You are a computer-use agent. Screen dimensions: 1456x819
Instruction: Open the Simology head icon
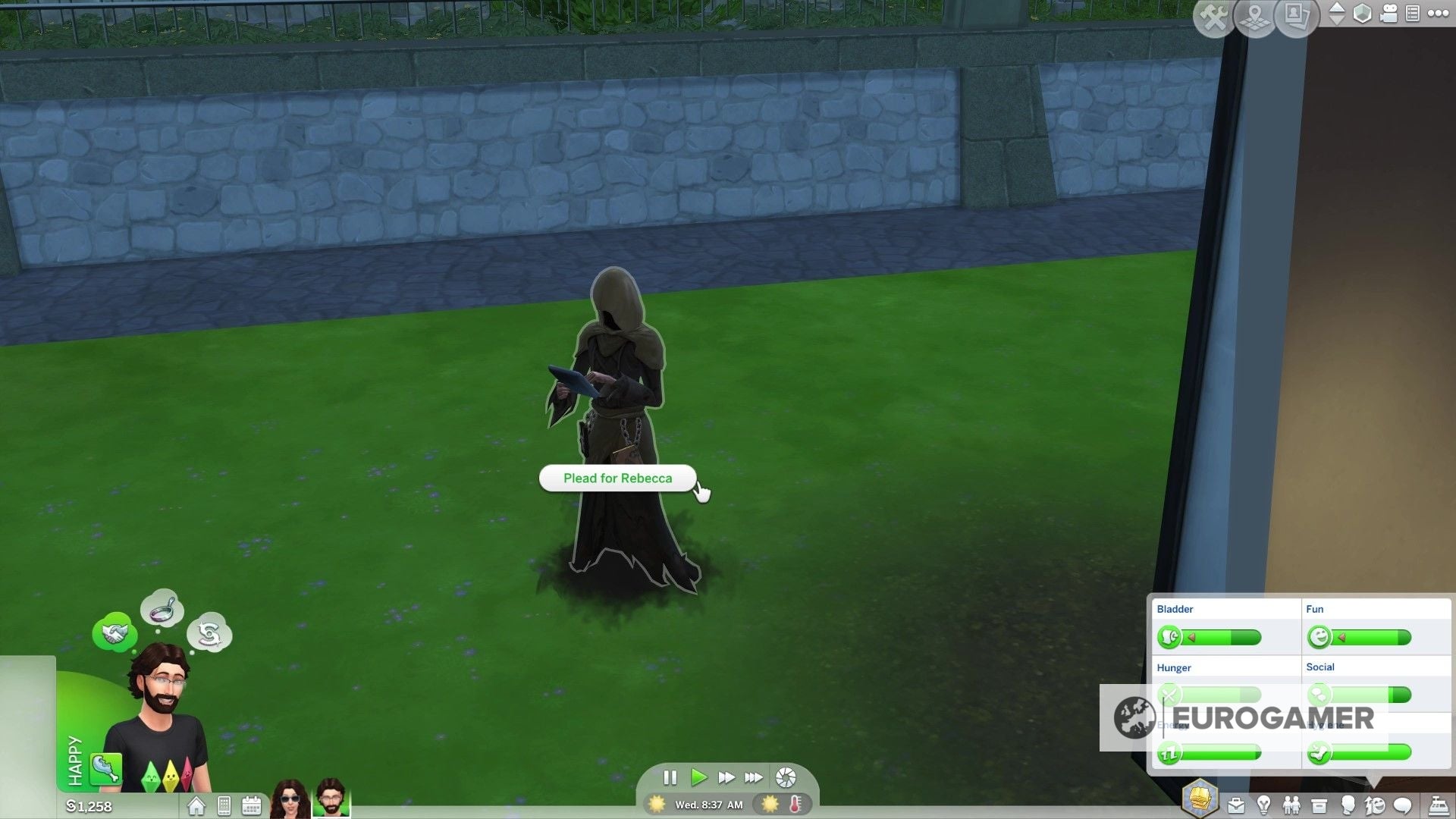(1349, 805)
